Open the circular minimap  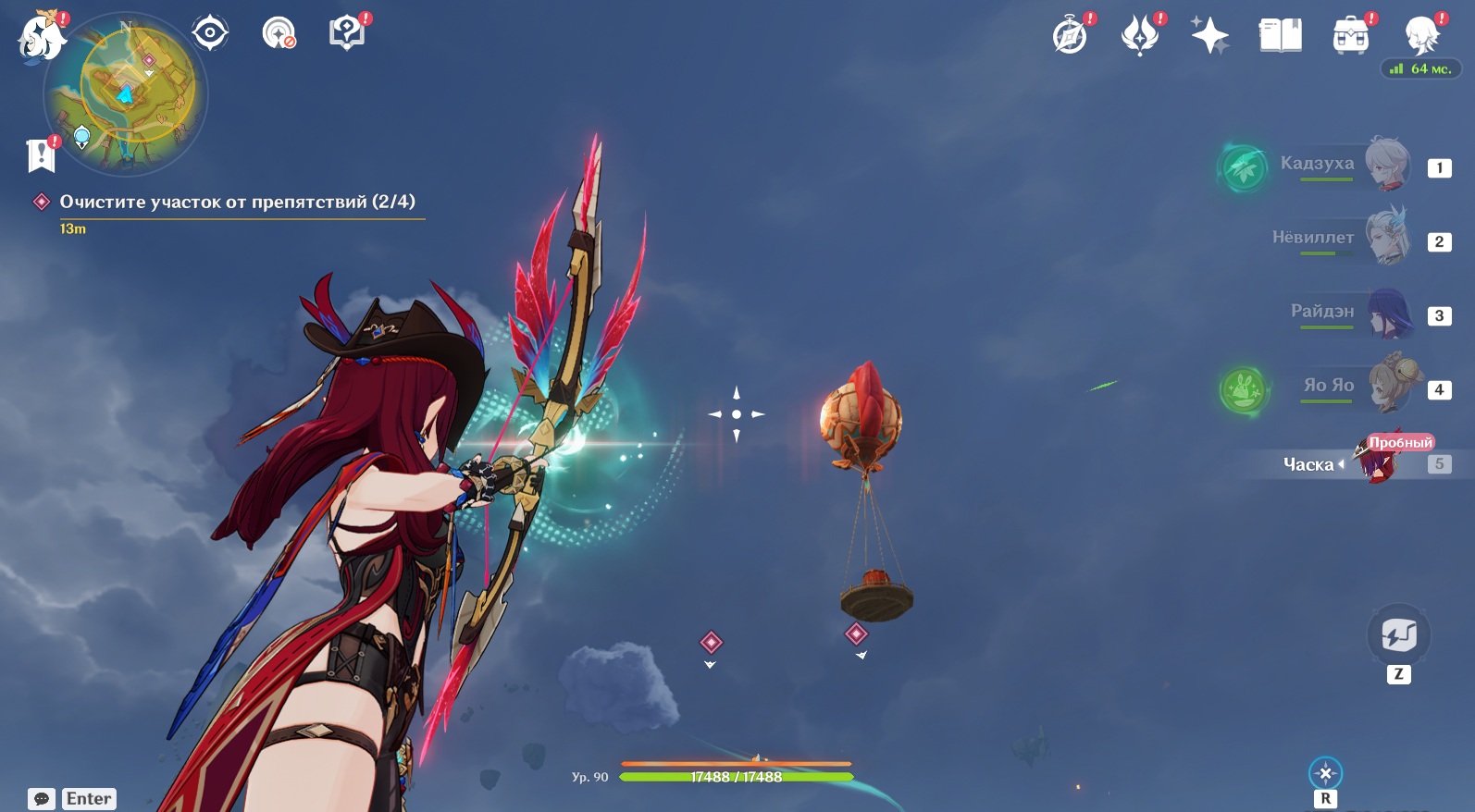(x=125, y=93)
